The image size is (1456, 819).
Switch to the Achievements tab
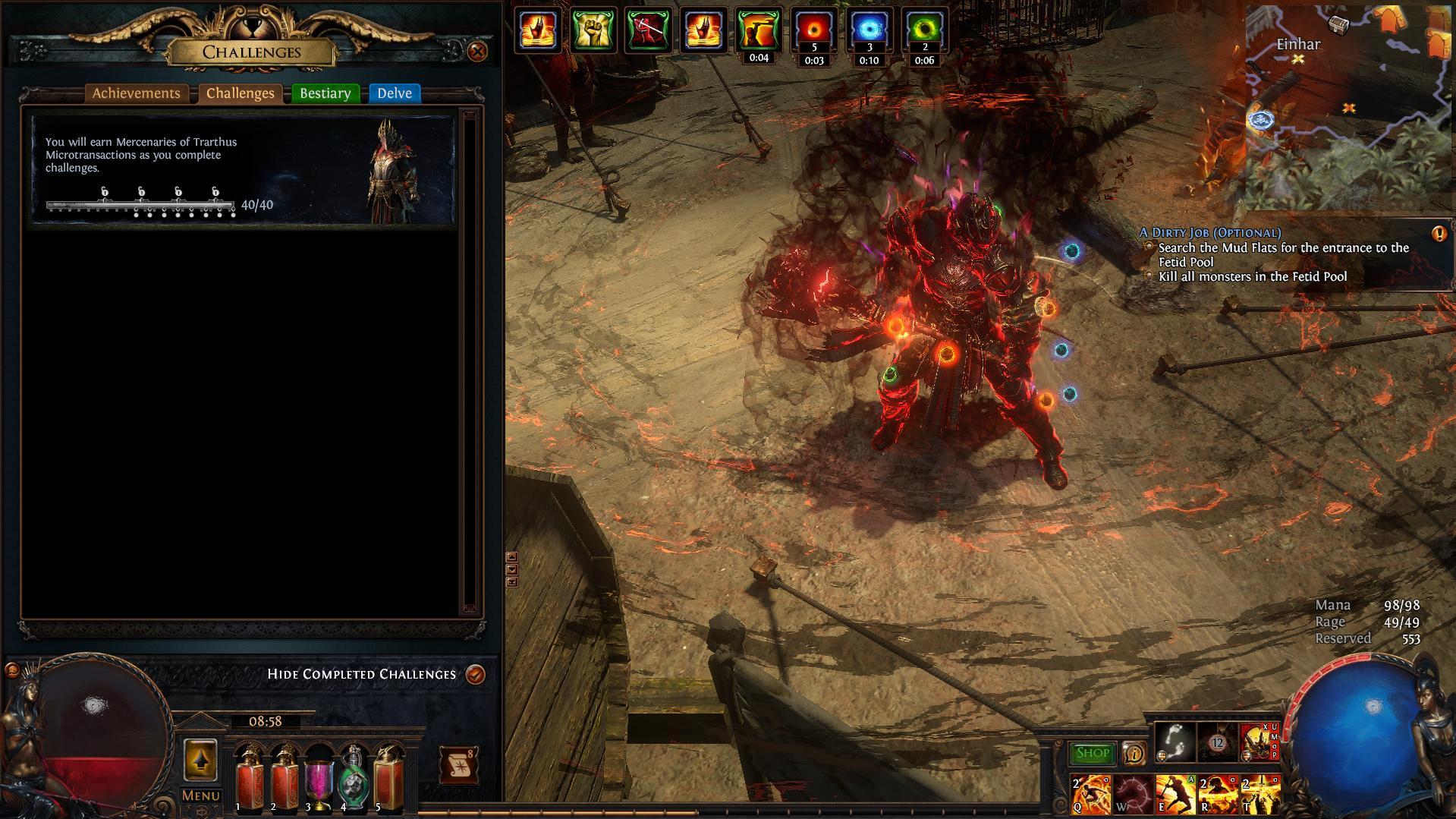pos(137,93)
